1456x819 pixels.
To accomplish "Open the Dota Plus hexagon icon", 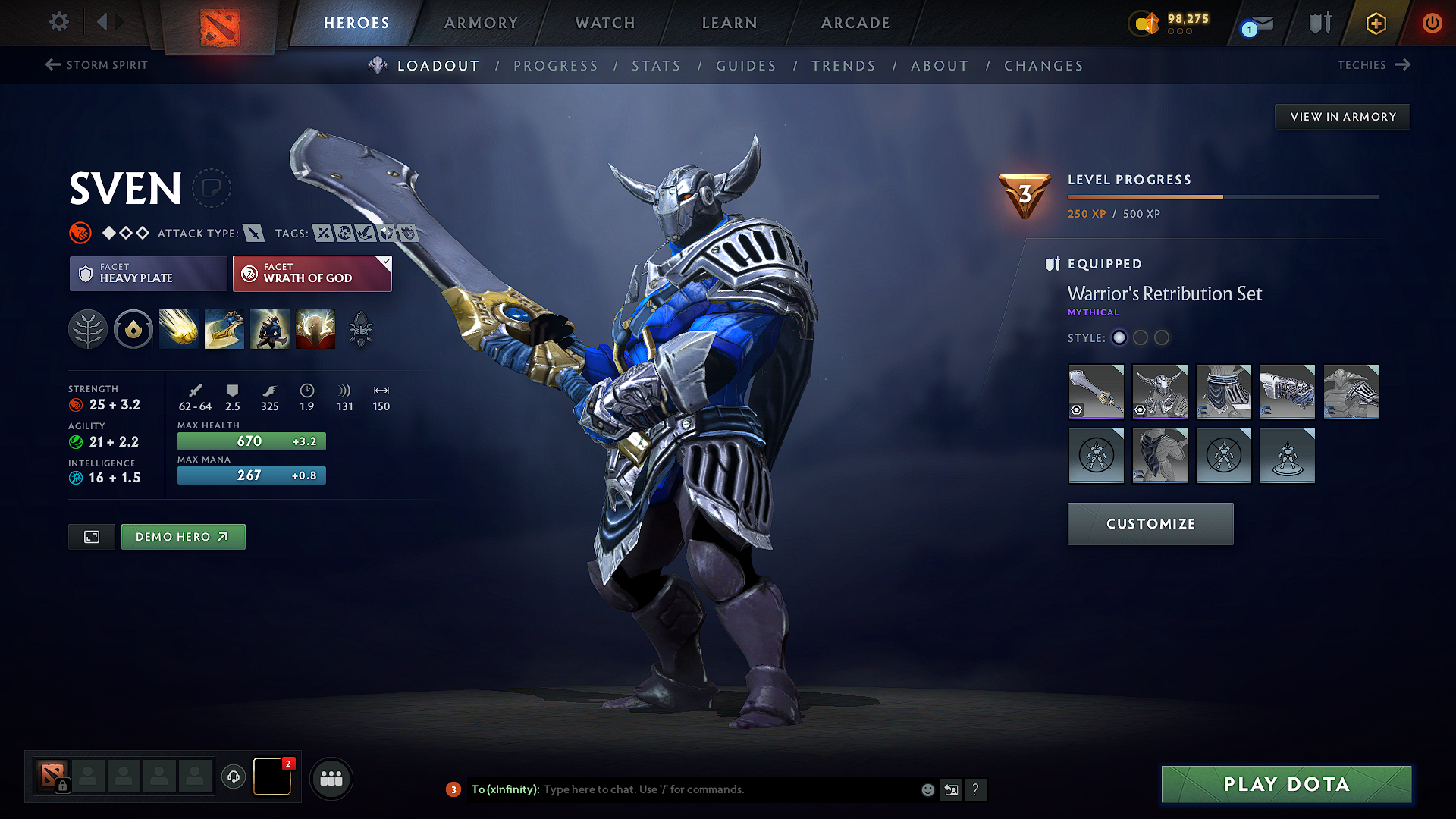I will pyautogui.click(x=1375, y=23).
